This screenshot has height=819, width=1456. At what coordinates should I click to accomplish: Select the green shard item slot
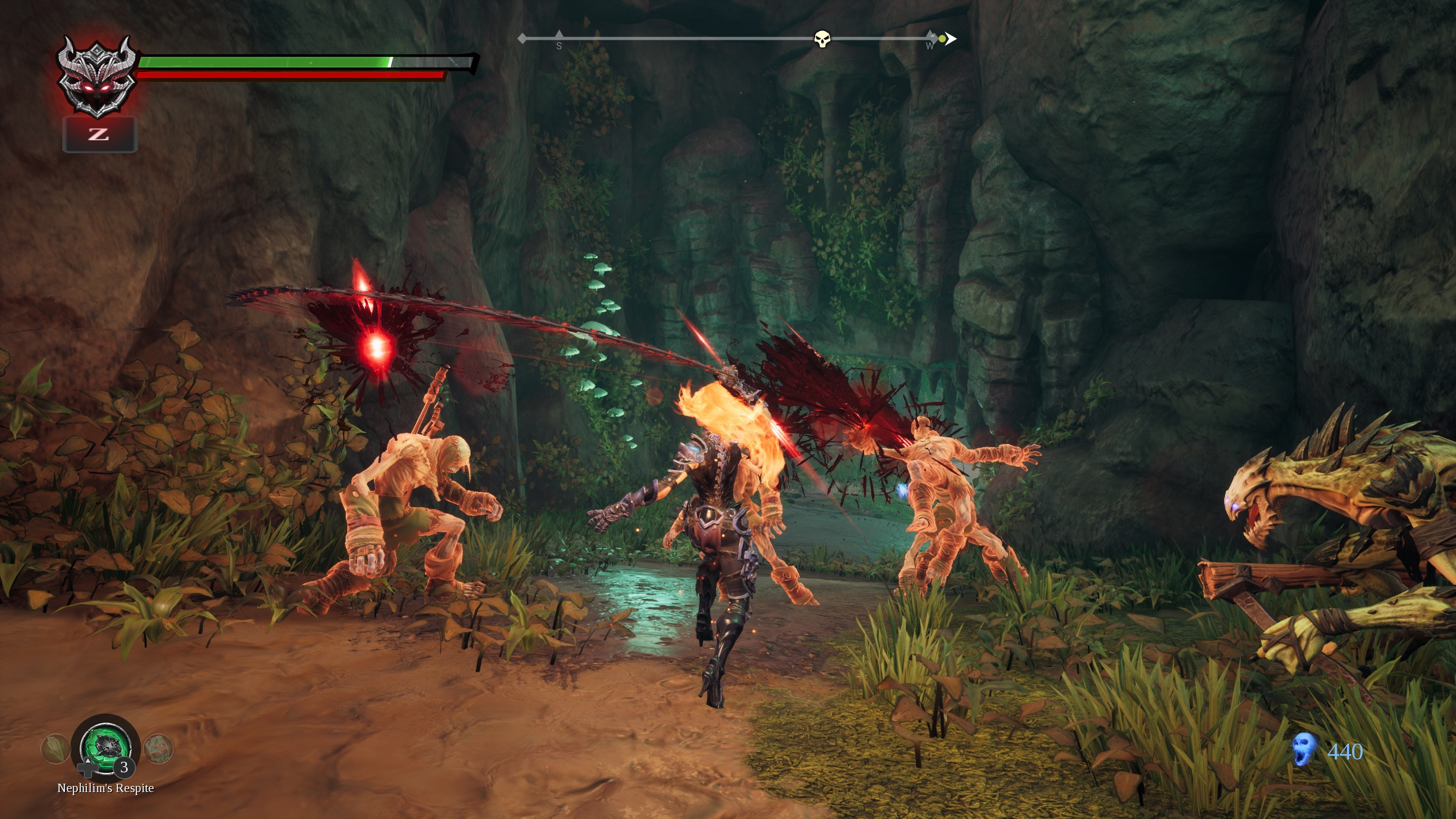point(55,748)
